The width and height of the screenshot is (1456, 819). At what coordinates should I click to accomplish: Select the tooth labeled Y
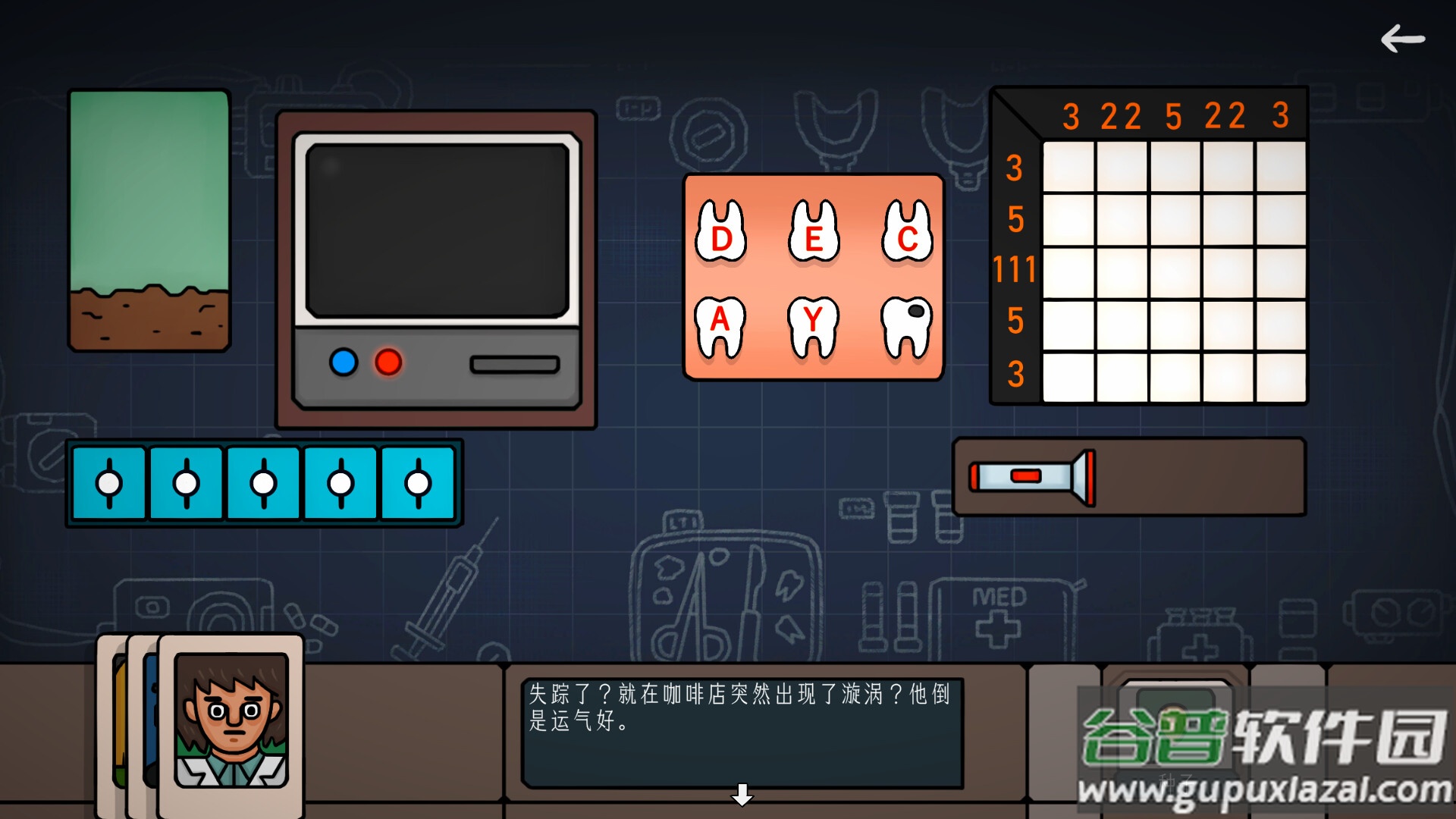point(812,326)
